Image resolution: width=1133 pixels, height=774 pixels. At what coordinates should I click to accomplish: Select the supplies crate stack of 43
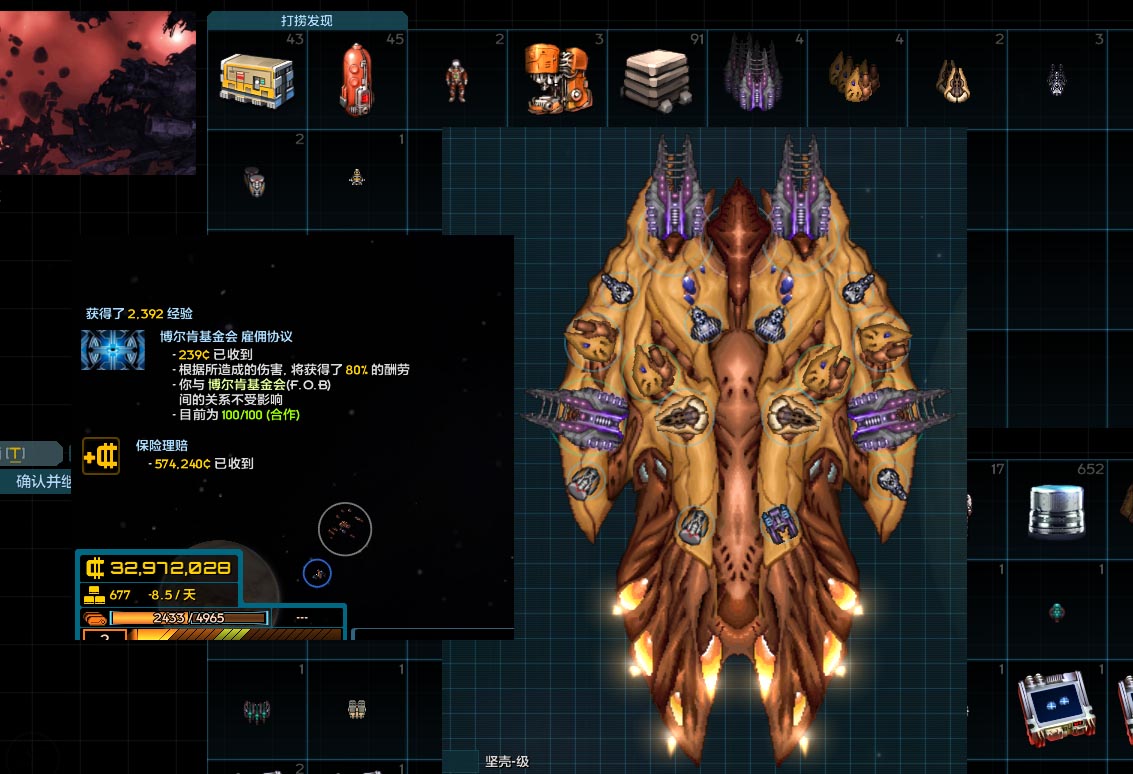[x=257, y=78]
